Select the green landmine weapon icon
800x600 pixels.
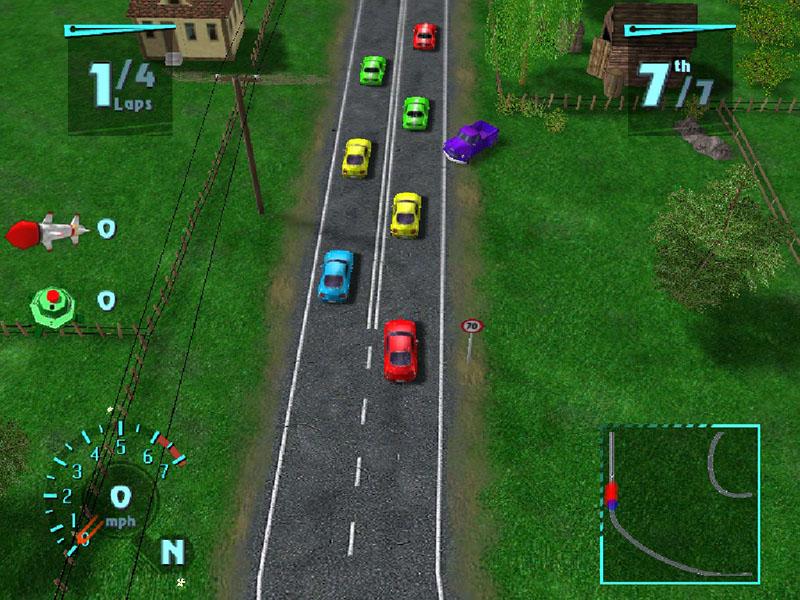click(52, 301)
